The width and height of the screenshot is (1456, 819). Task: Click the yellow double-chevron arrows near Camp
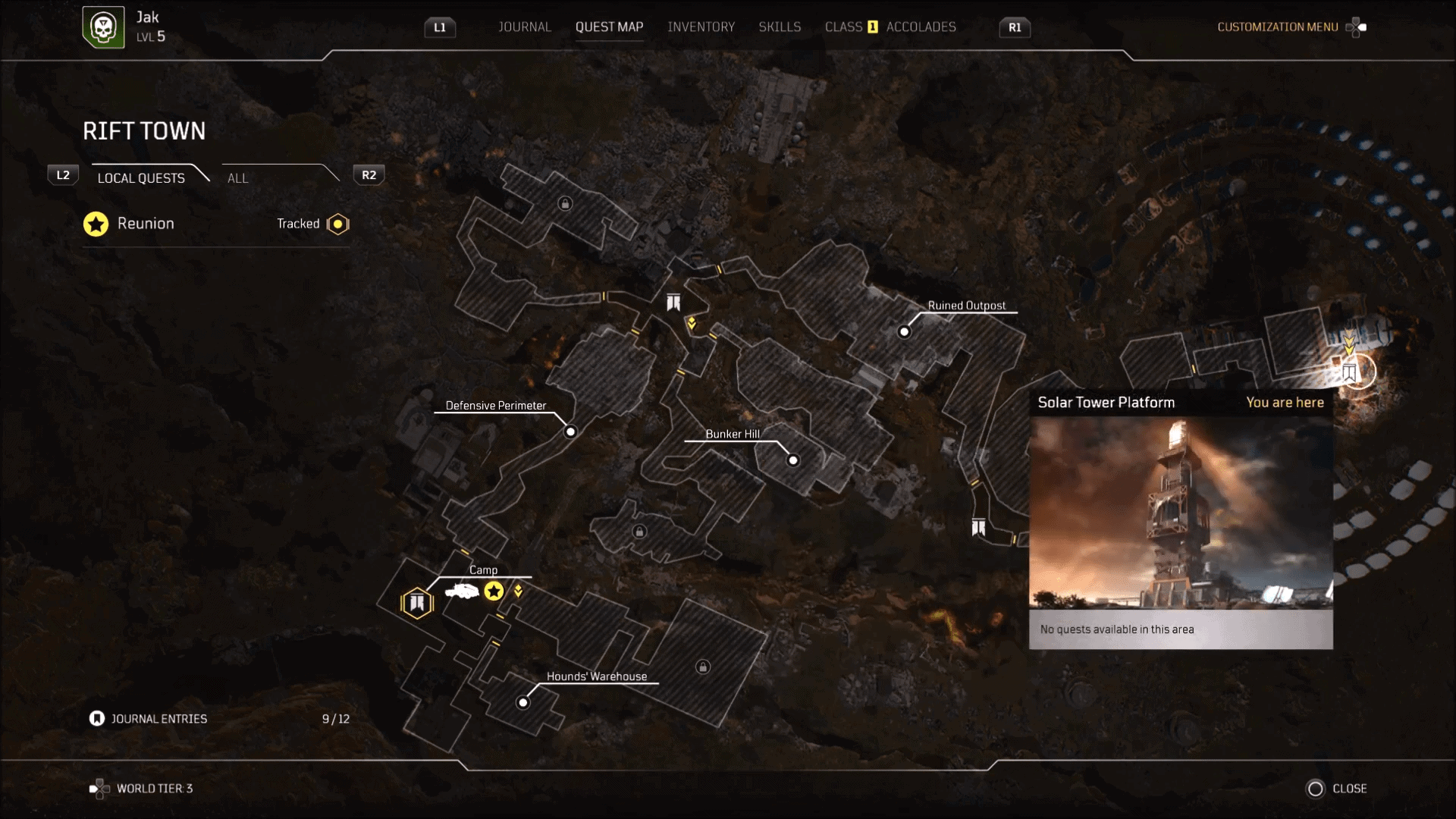[519, 591]
